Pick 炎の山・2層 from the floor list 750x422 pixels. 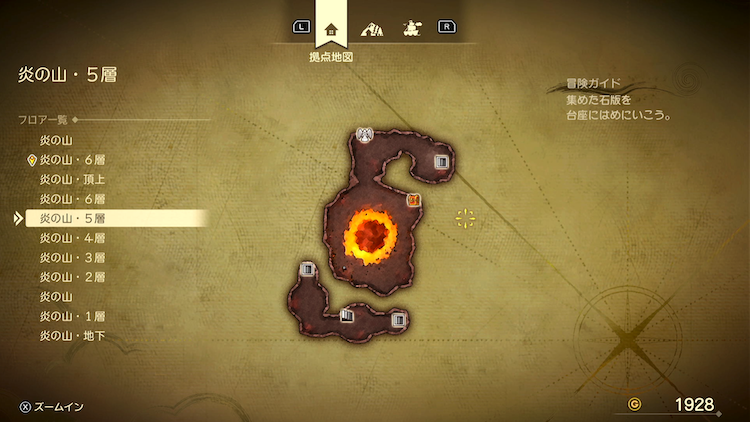(72, 277)
